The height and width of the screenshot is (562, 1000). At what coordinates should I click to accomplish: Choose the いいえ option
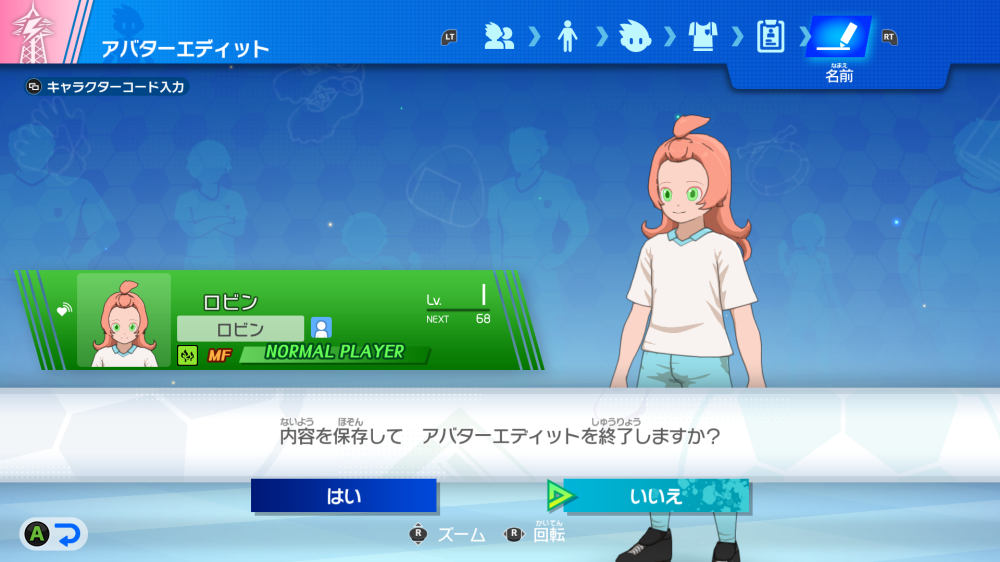(656, 496)
